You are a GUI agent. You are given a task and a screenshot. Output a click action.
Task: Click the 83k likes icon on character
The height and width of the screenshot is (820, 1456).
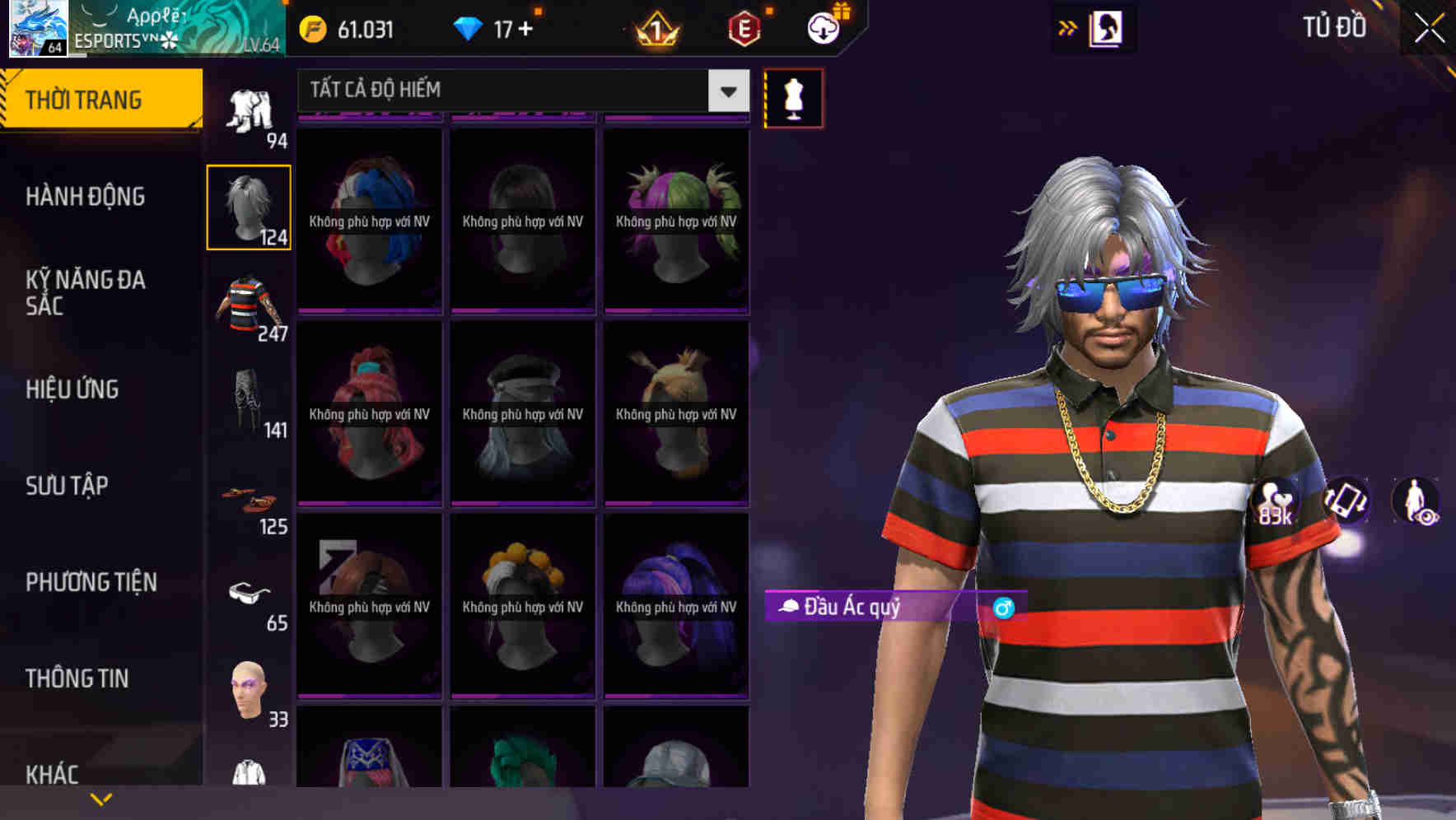point(1276,502)
